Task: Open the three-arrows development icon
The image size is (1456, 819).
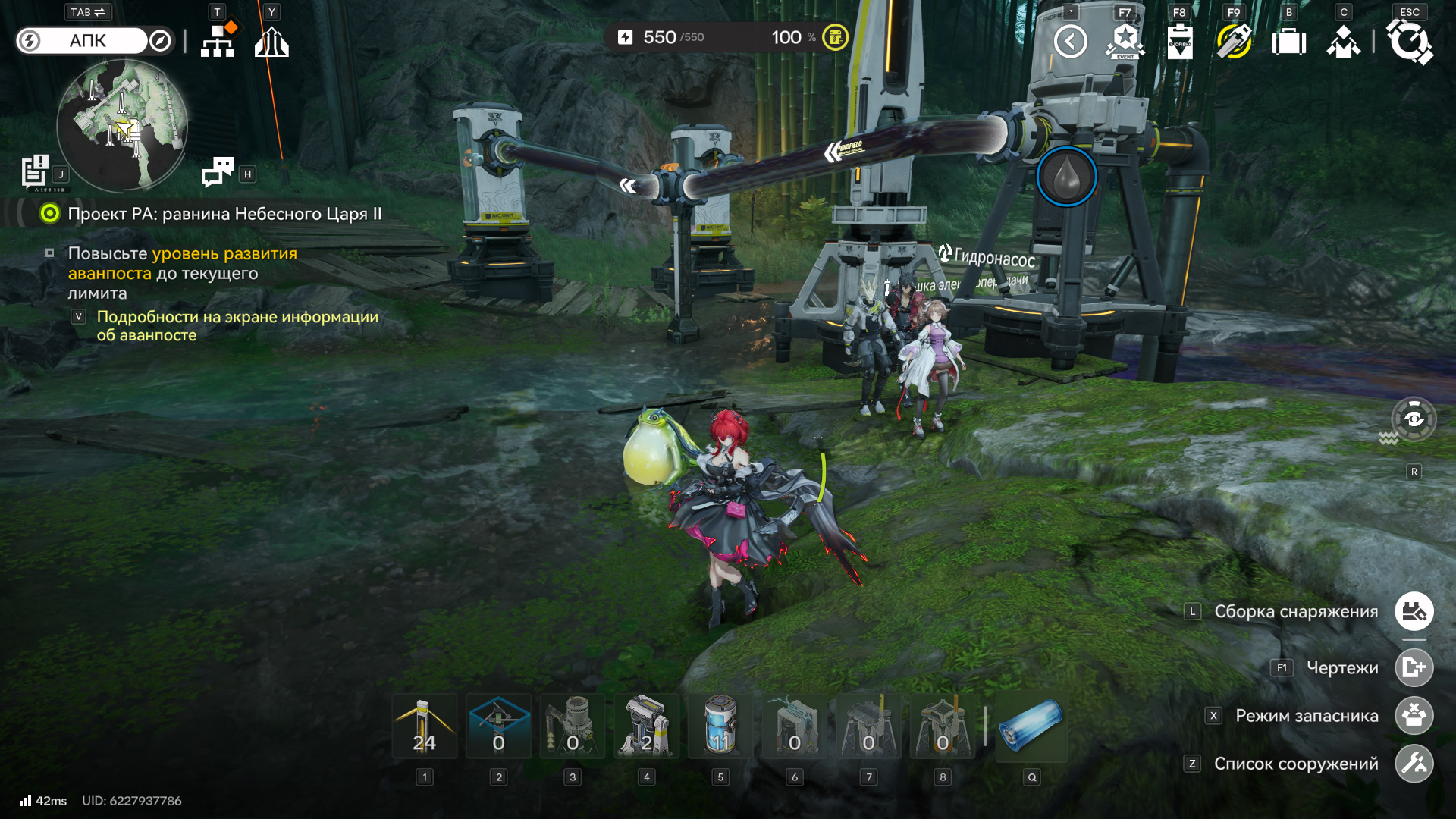Action: pos(271,42)
